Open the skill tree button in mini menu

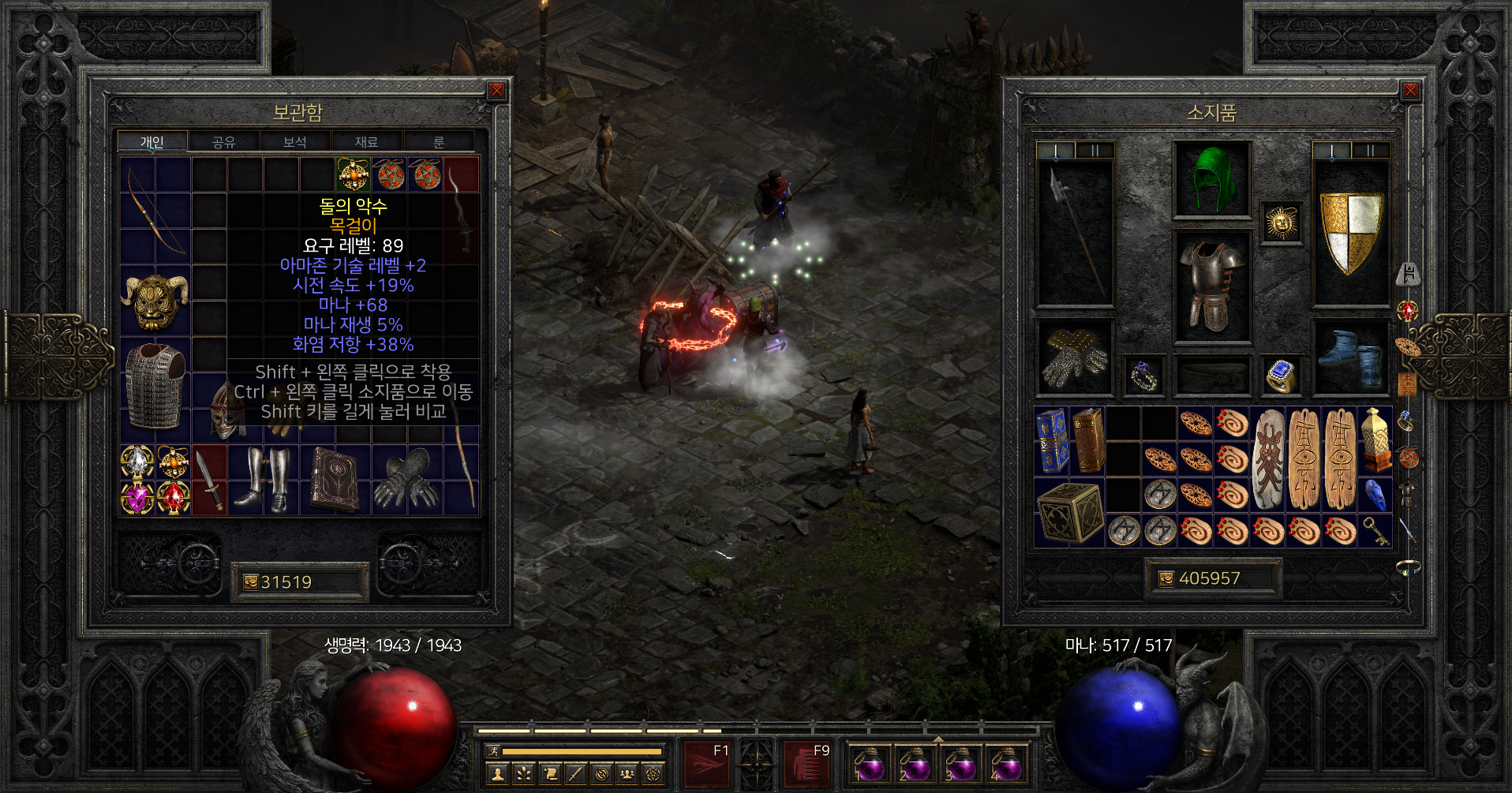[524, 774]
